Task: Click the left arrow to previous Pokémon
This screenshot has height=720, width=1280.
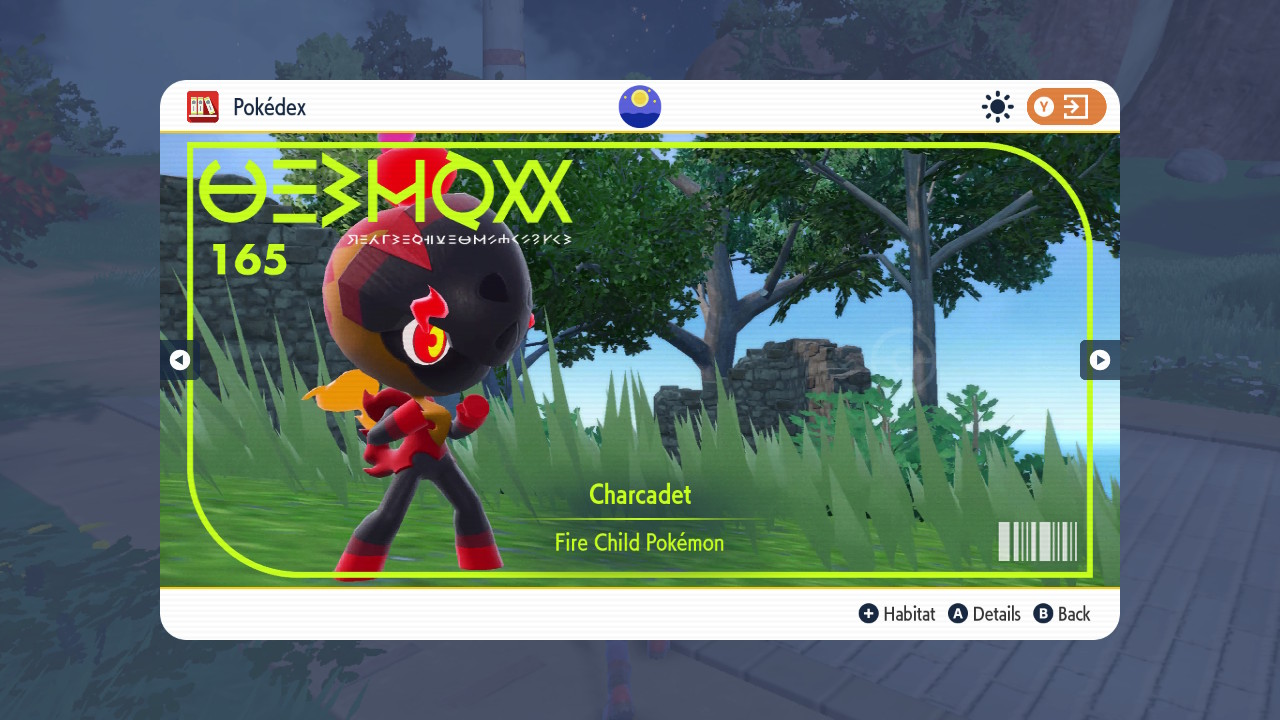Action: (180, 360)
